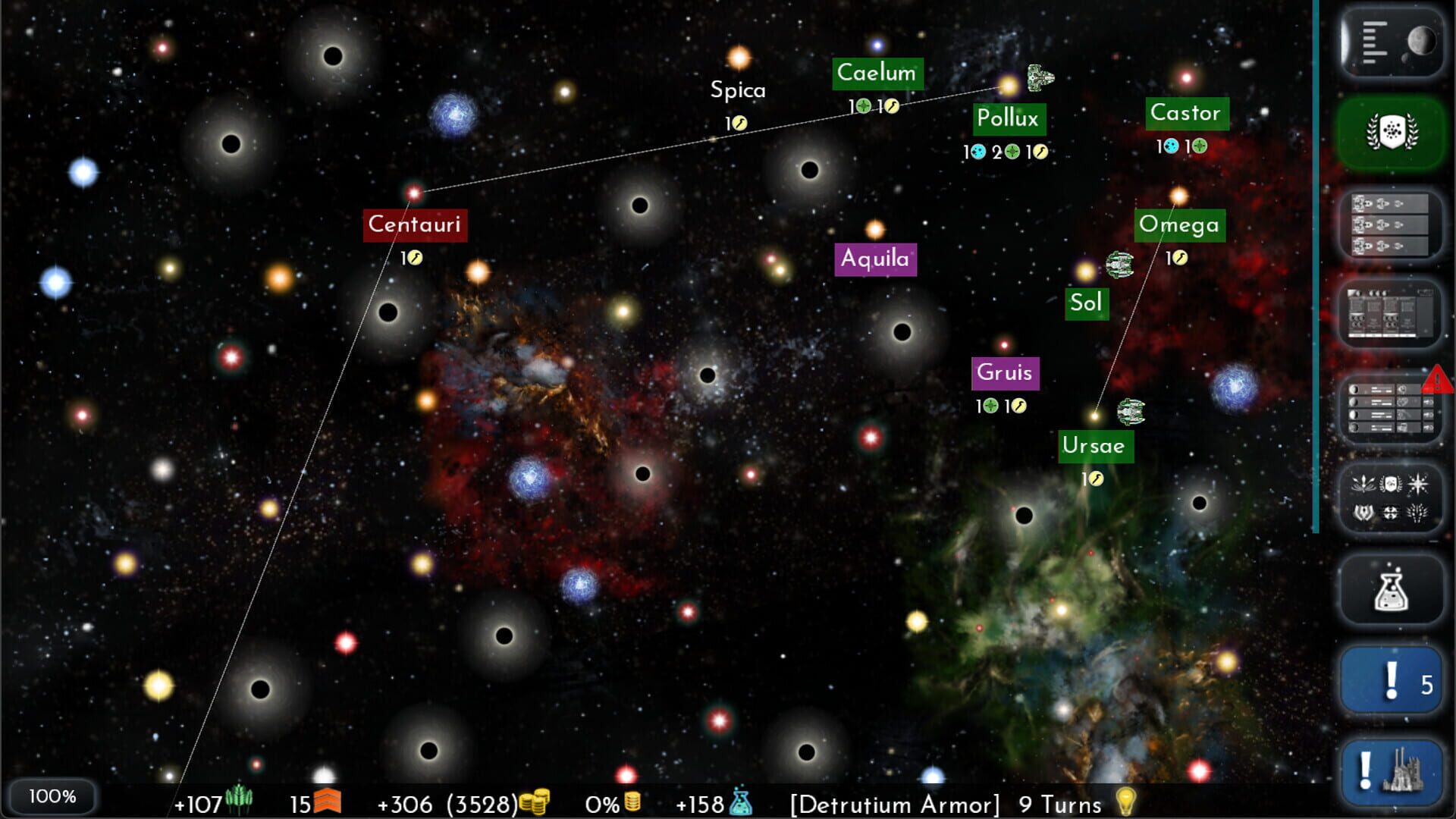The image size is (1456, 819).
Task: Select the Aquila system label
Action: [x=875, y=259]
